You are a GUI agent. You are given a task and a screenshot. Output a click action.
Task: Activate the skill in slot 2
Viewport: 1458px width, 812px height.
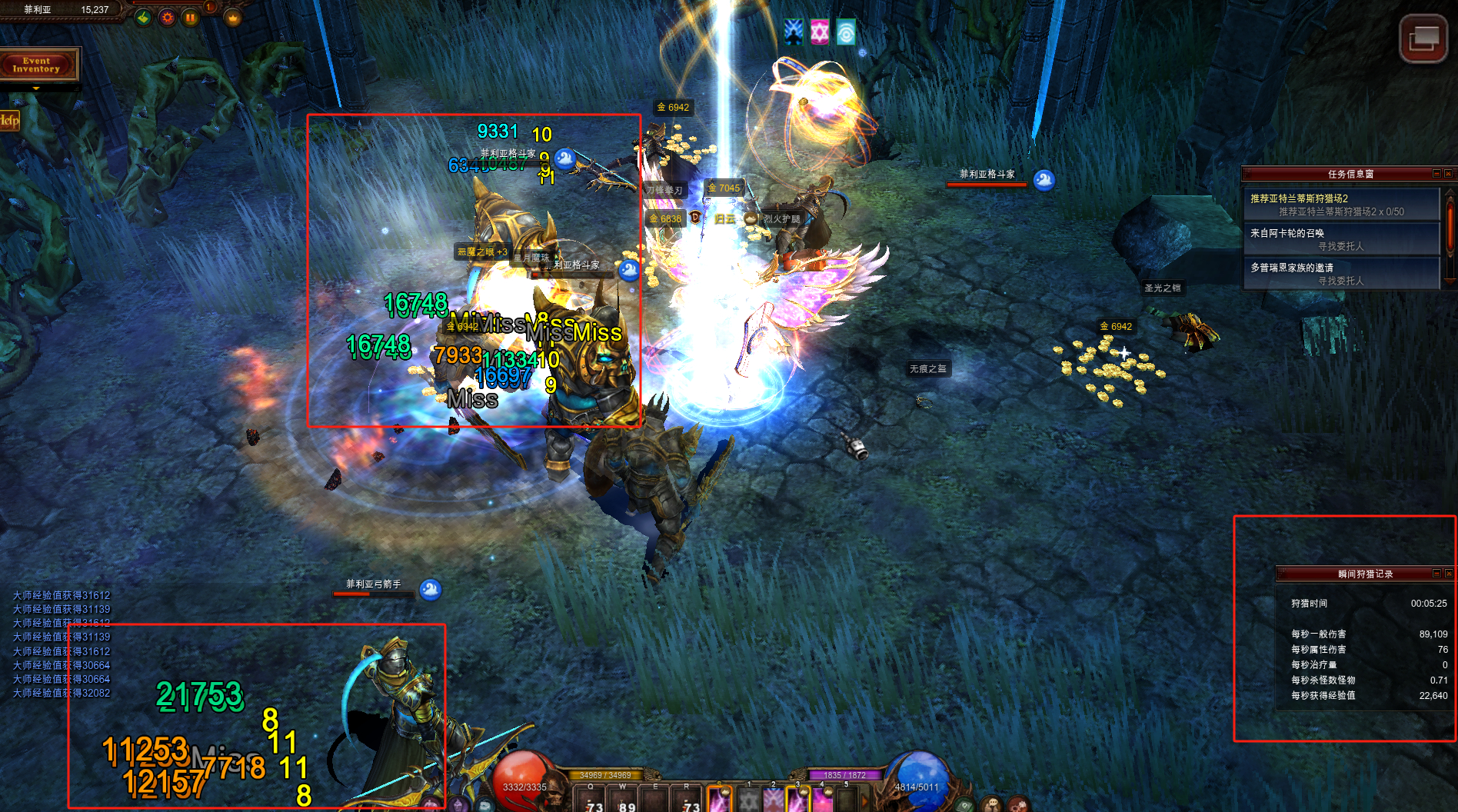(x=773, y=800)
